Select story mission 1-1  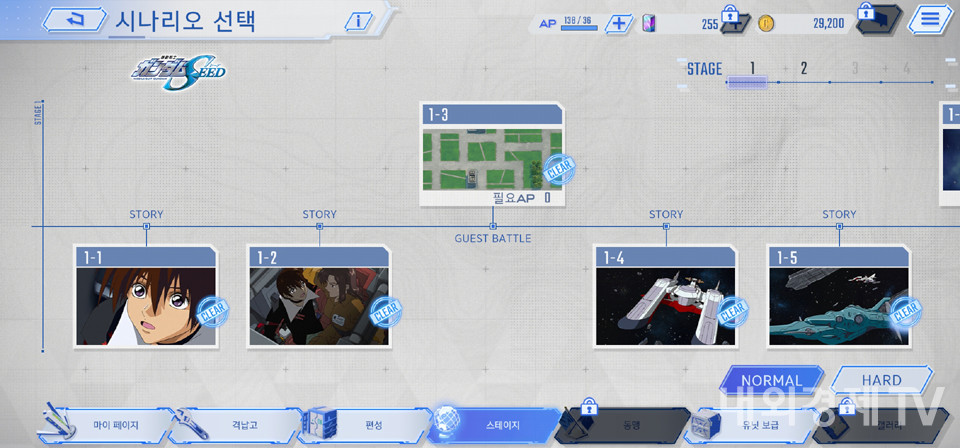pos(145,296)
